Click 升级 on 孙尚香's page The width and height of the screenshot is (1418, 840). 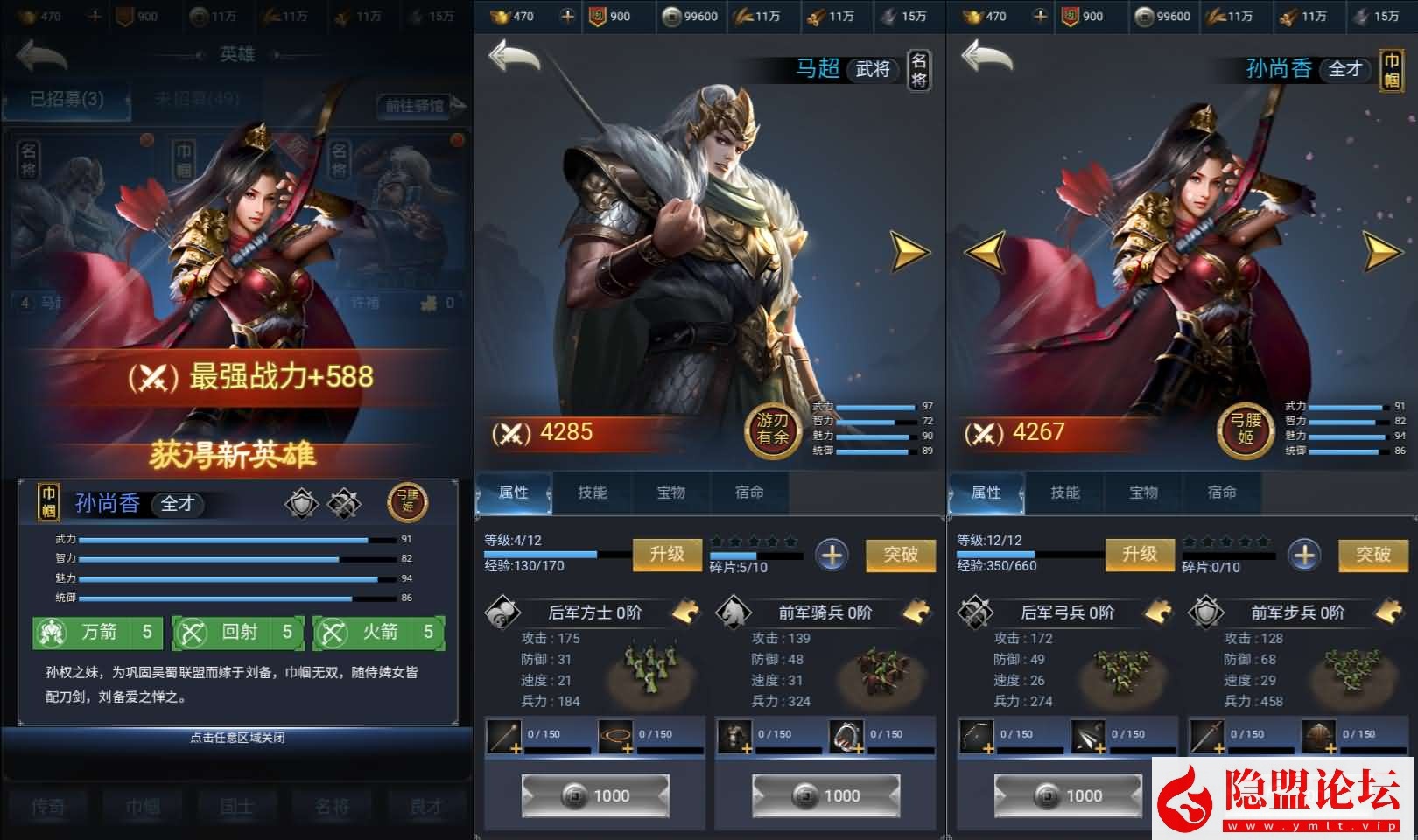pos(1140,554)
